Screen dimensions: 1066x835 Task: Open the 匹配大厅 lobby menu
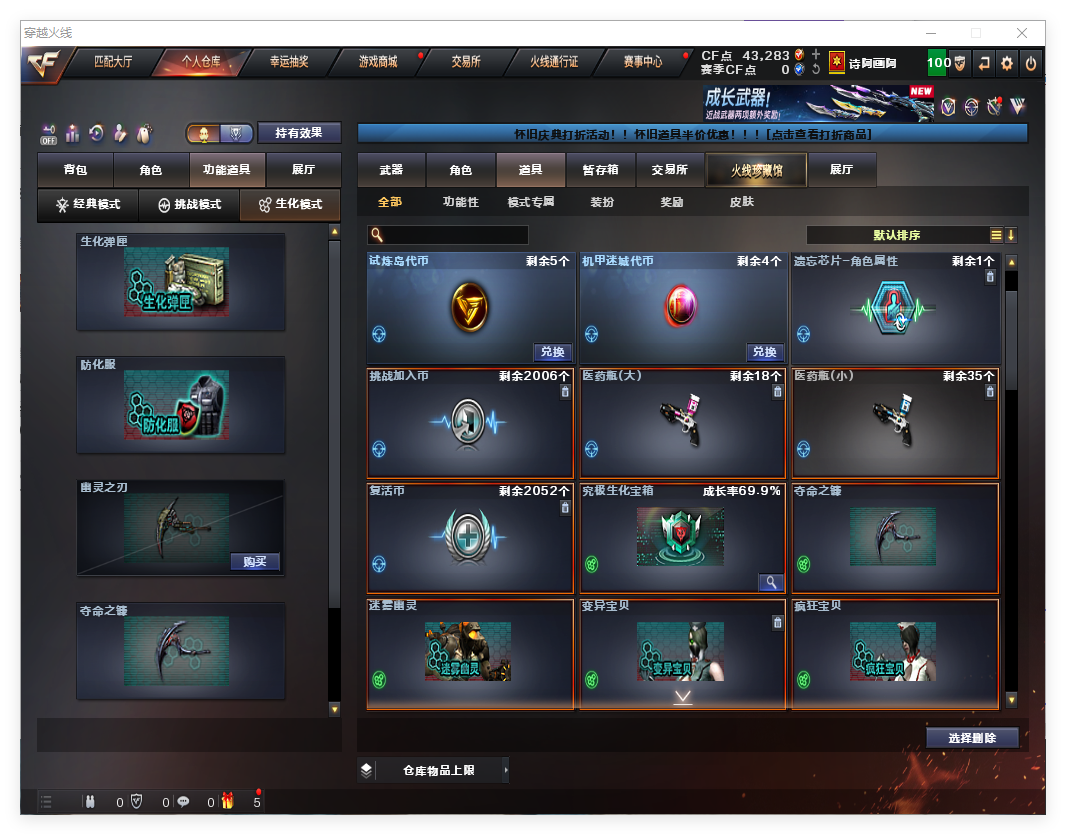coord(113,62)
